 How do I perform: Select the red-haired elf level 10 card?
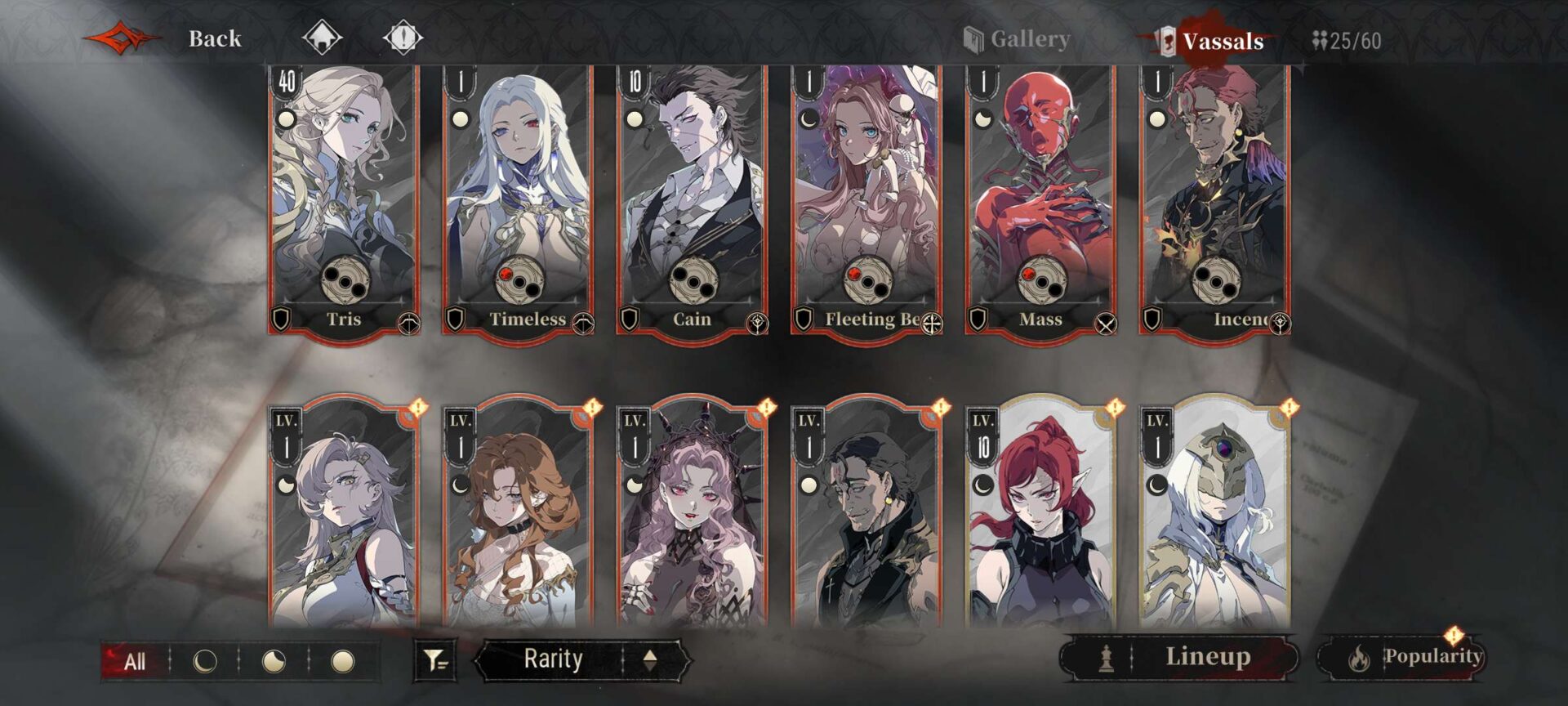1040,515
